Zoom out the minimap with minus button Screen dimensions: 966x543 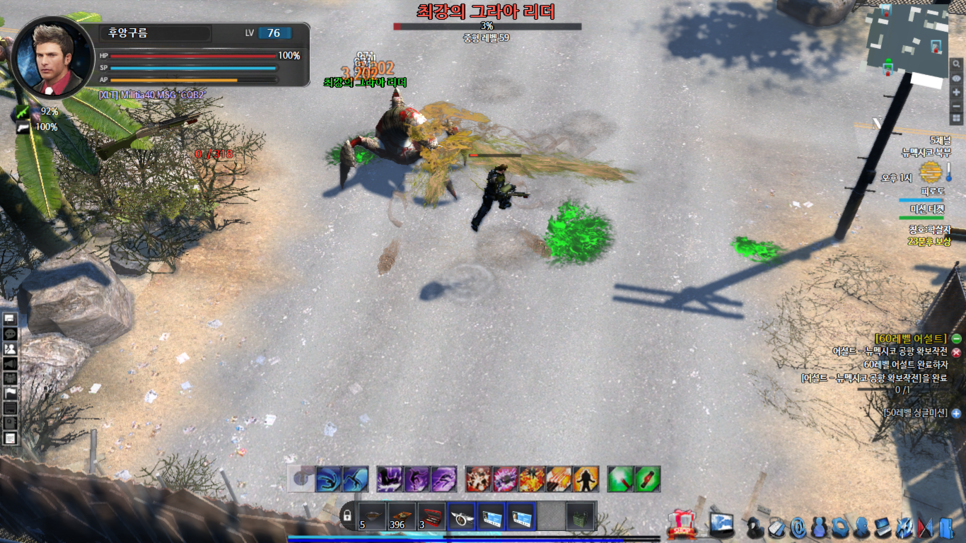click(x=956, y=105)
